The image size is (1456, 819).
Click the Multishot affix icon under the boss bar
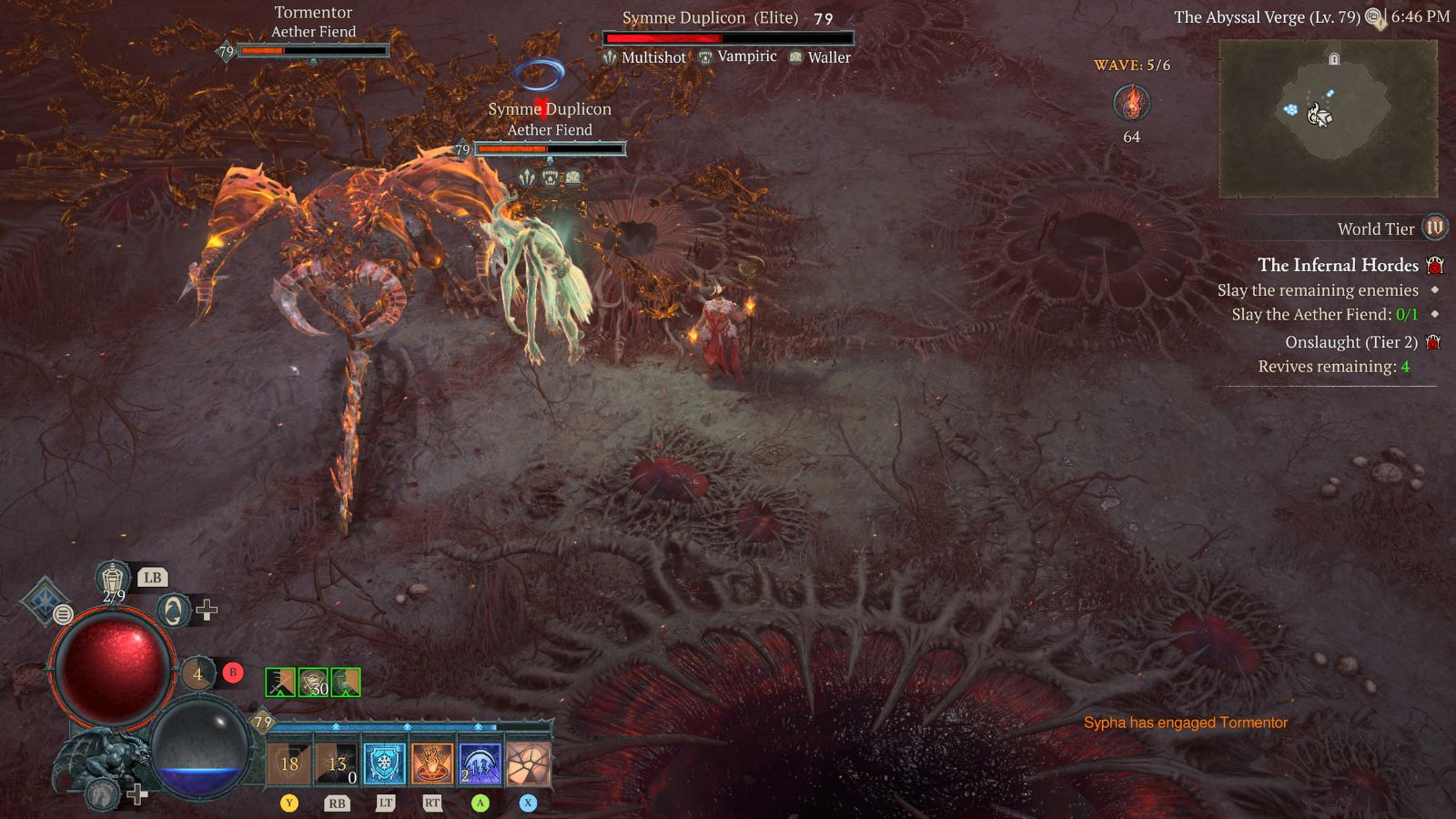[611, 56]
